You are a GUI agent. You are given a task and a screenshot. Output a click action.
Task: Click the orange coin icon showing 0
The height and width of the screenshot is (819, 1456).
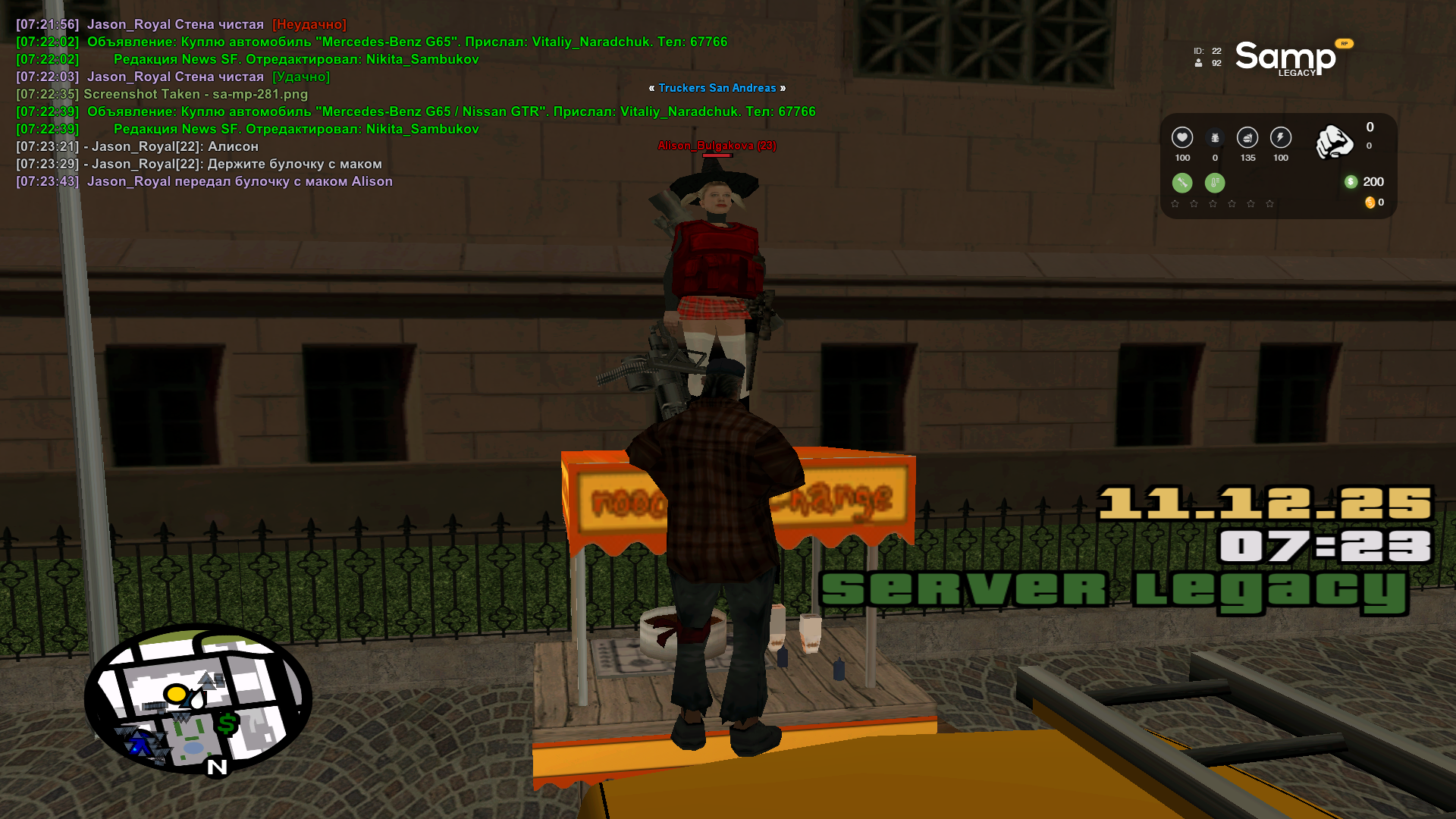click(1370, 203)
